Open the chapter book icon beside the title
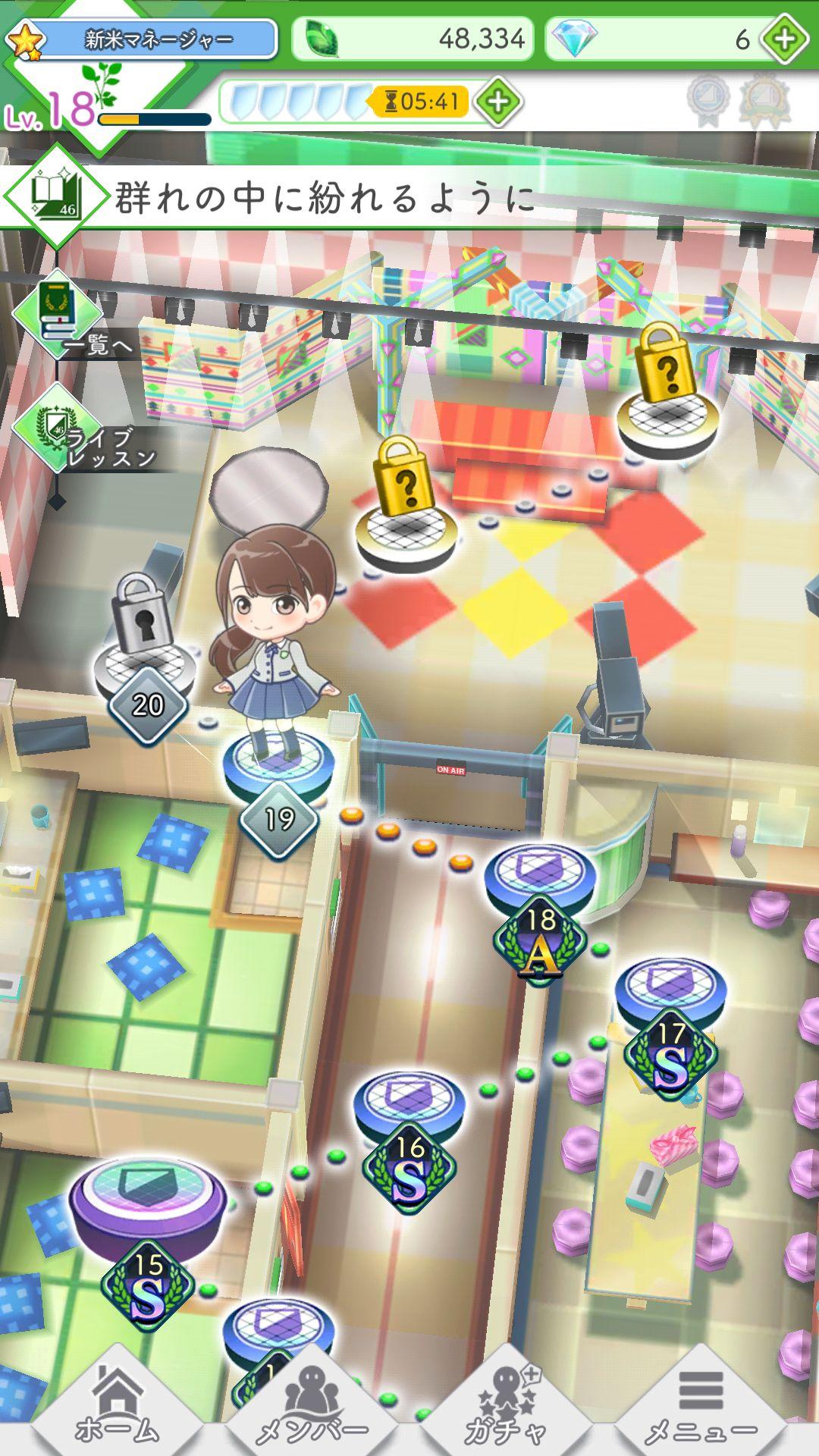Image resolution: width=819 pixels, height=1456 pixels. click(x=56, y=195)
